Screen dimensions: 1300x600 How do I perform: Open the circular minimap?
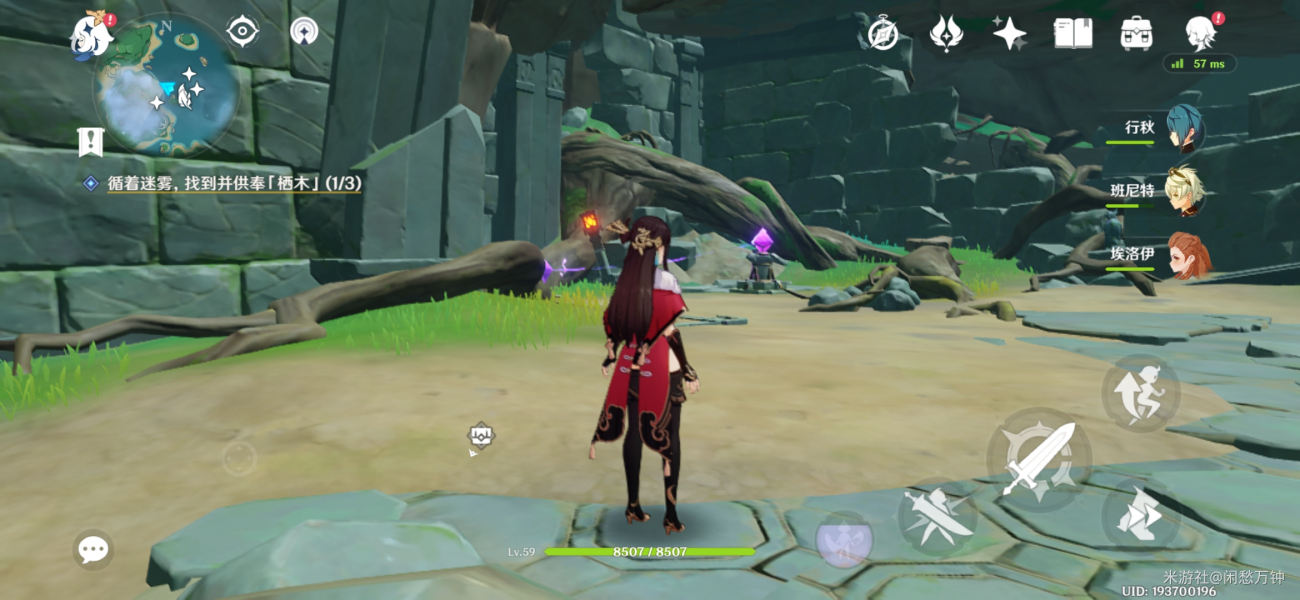coord(166,86)
